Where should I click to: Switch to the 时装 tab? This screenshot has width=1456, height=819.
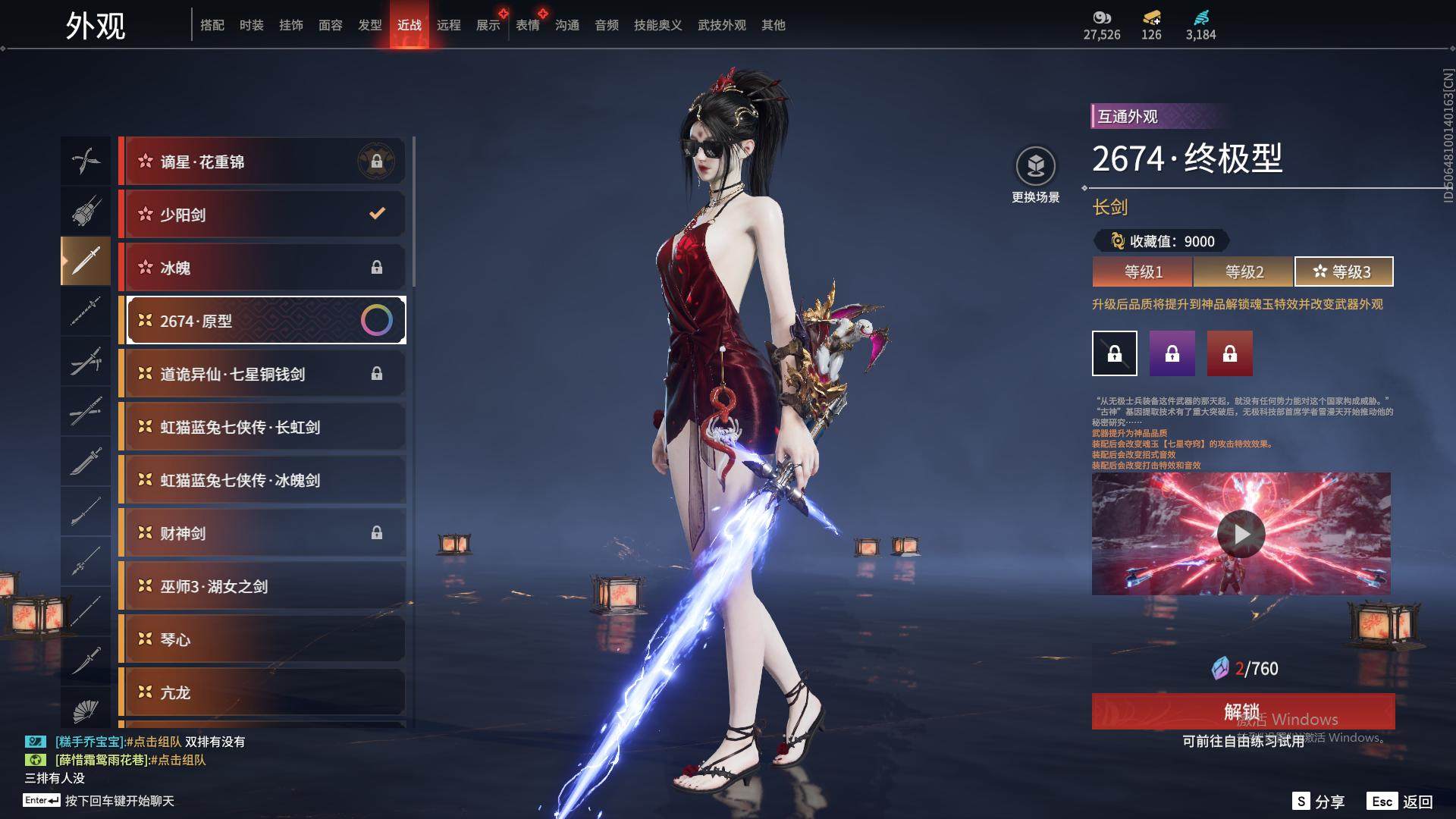coord(251,25)
